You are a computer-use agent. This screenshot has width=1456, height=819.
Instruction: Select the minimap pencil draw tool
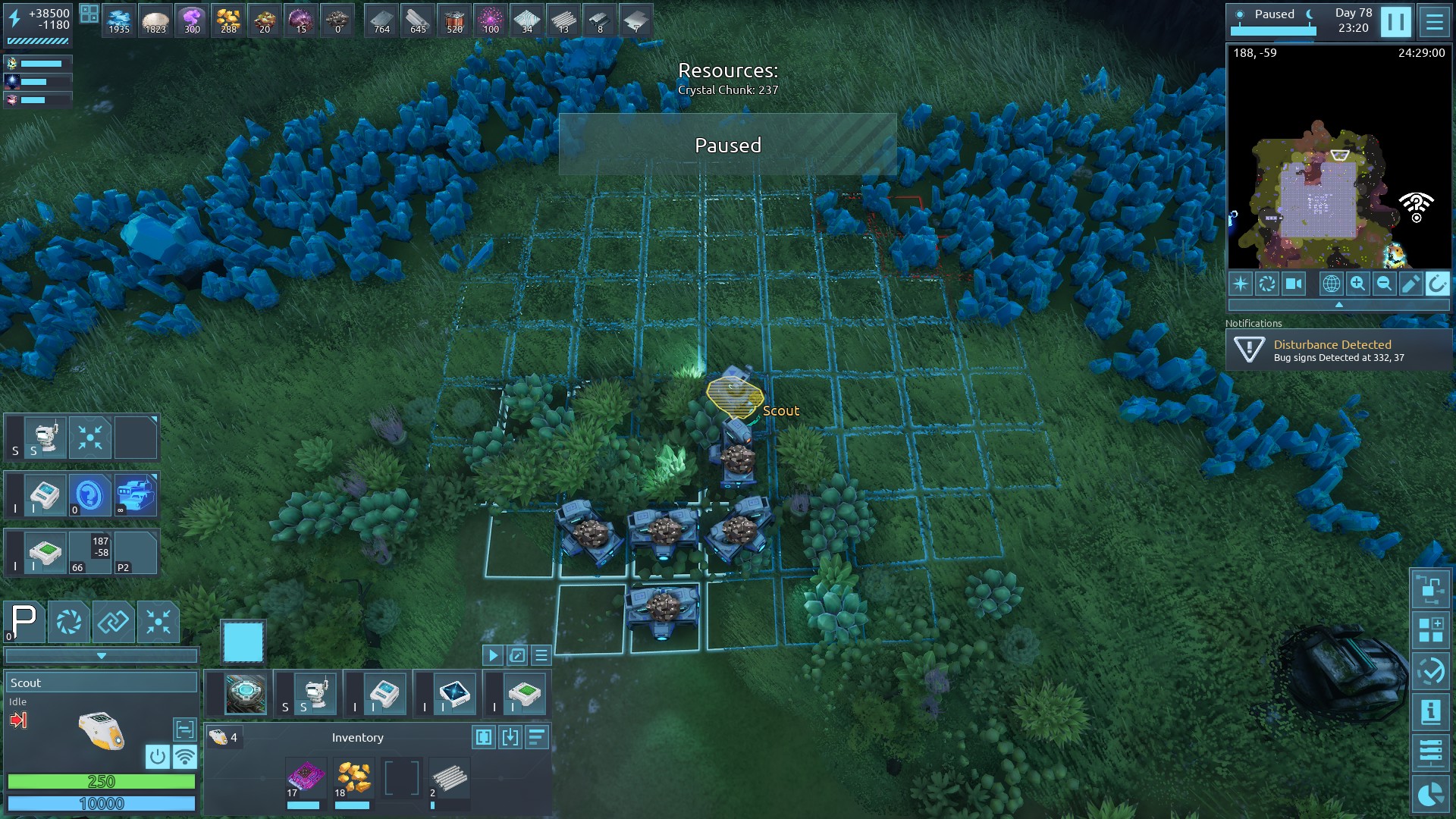(1410, 284)
